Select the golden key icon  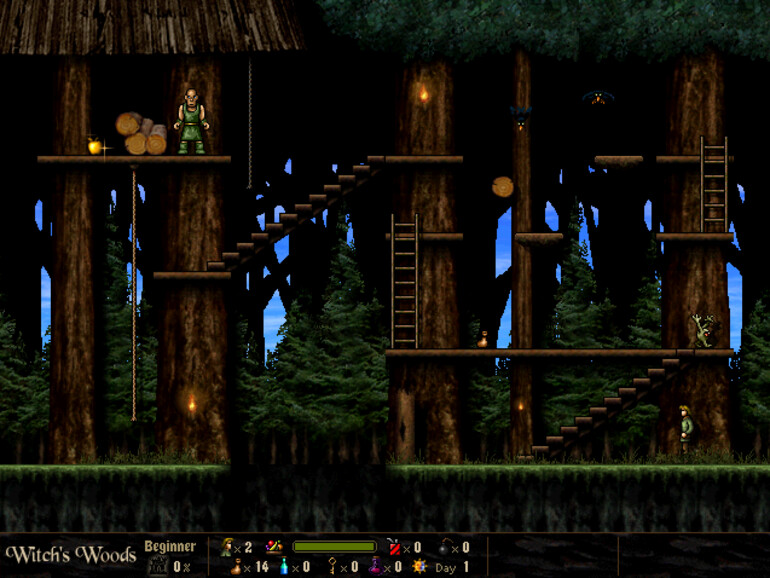333,567
